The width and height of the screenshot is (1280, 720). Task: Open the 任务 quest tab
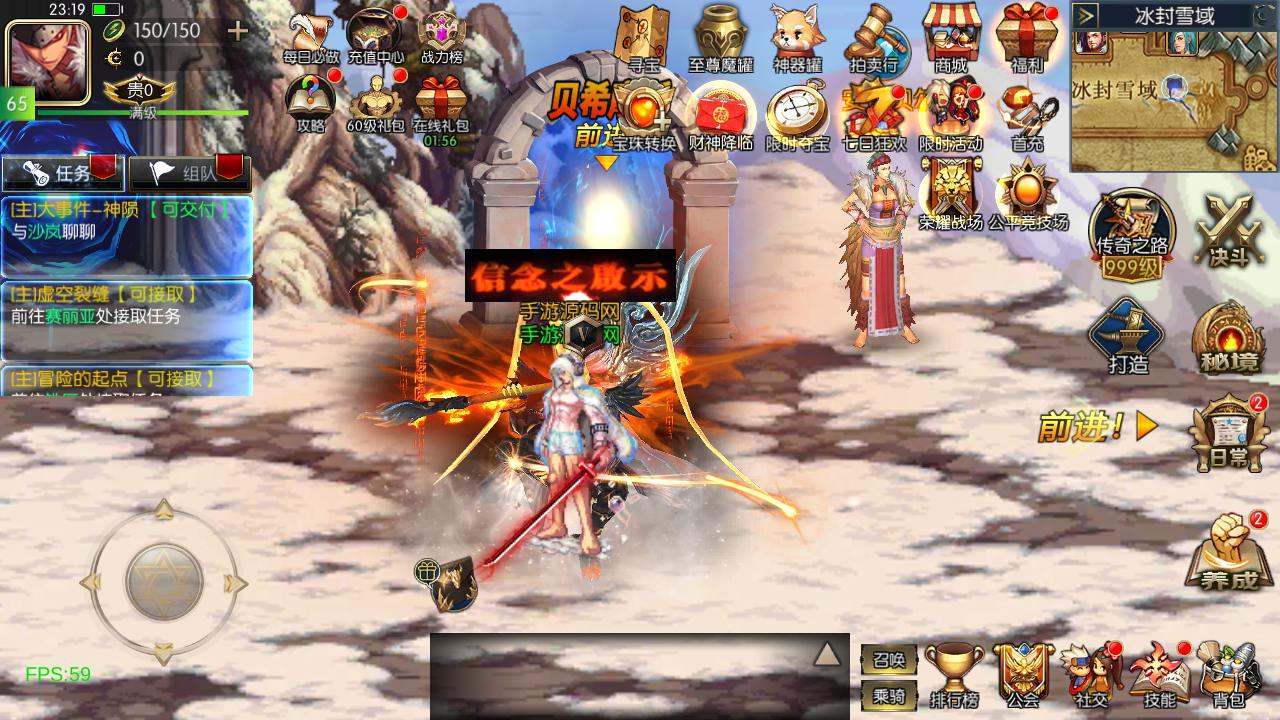pos(62,173)
